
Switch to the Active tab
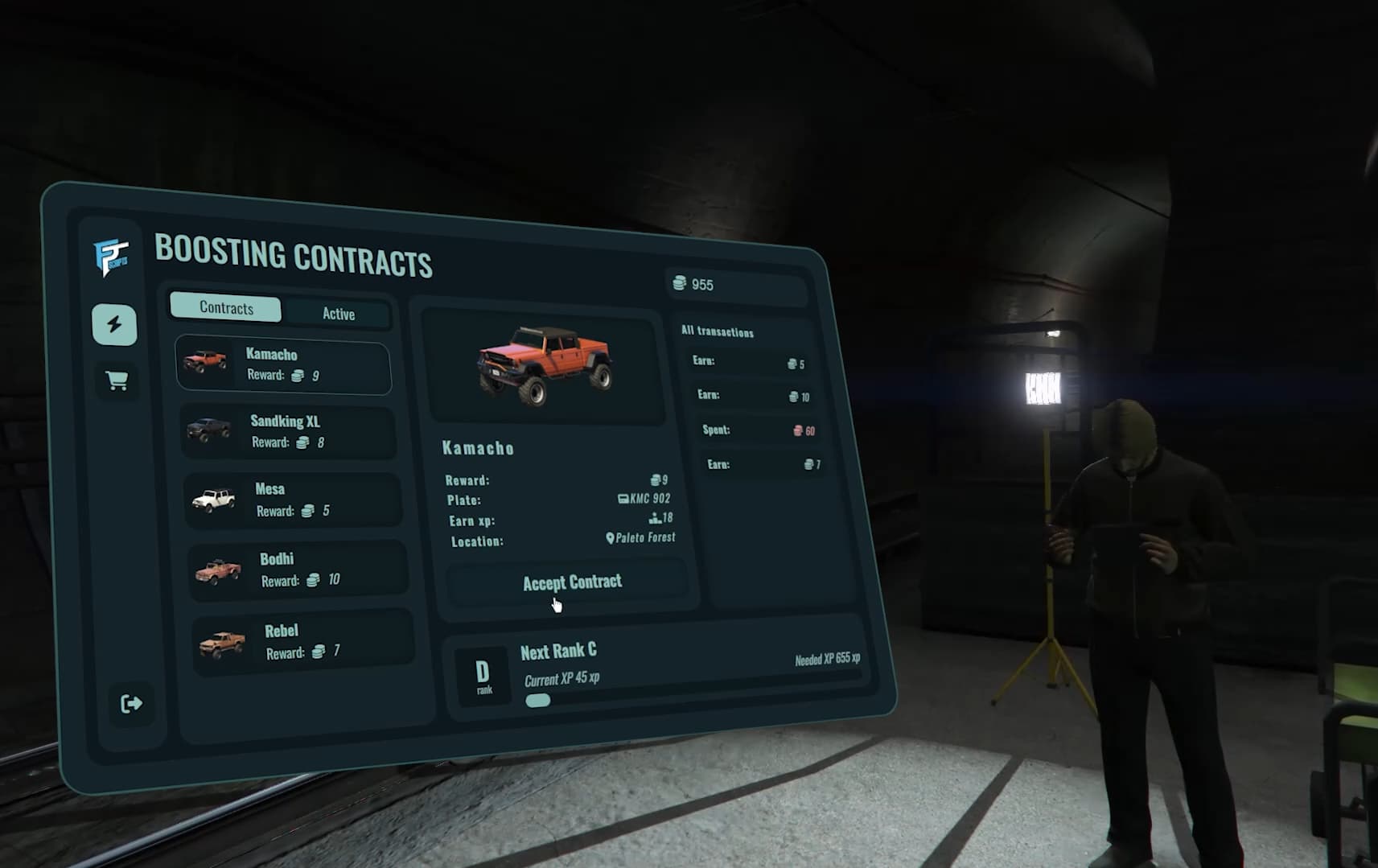(x=338, y=314)
